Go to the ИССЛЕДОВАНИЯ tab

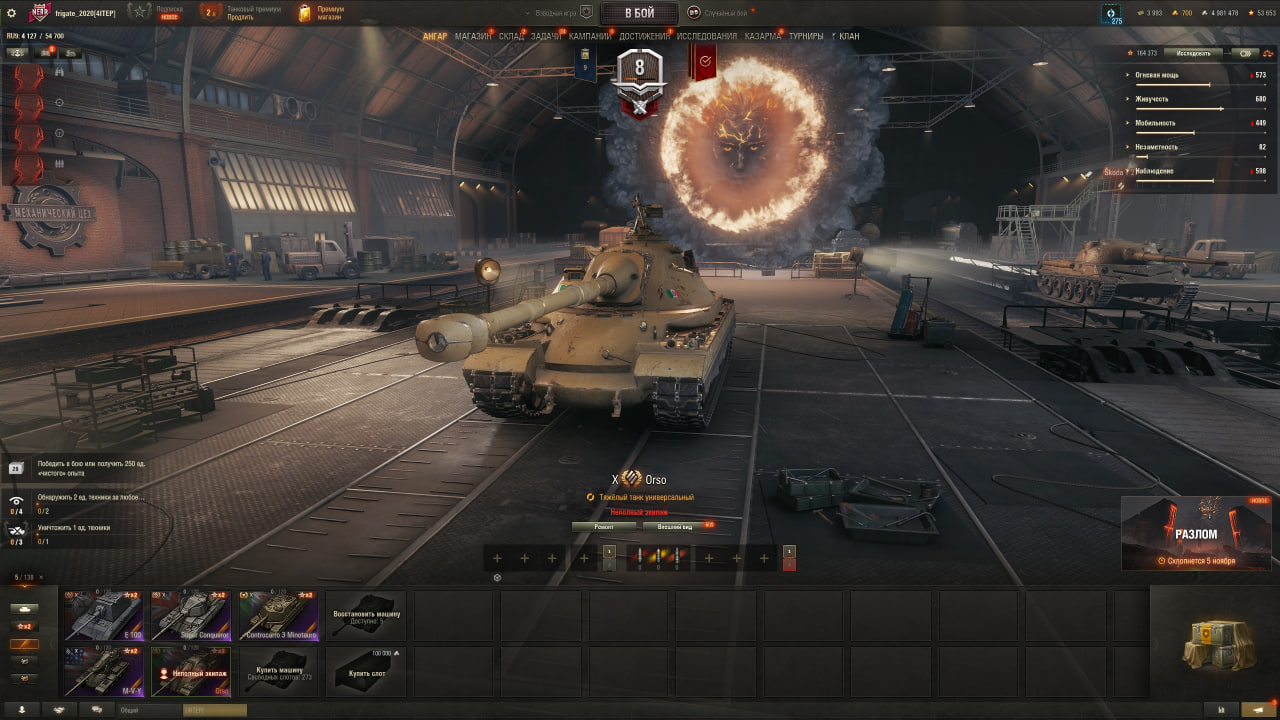pos(707,36)
